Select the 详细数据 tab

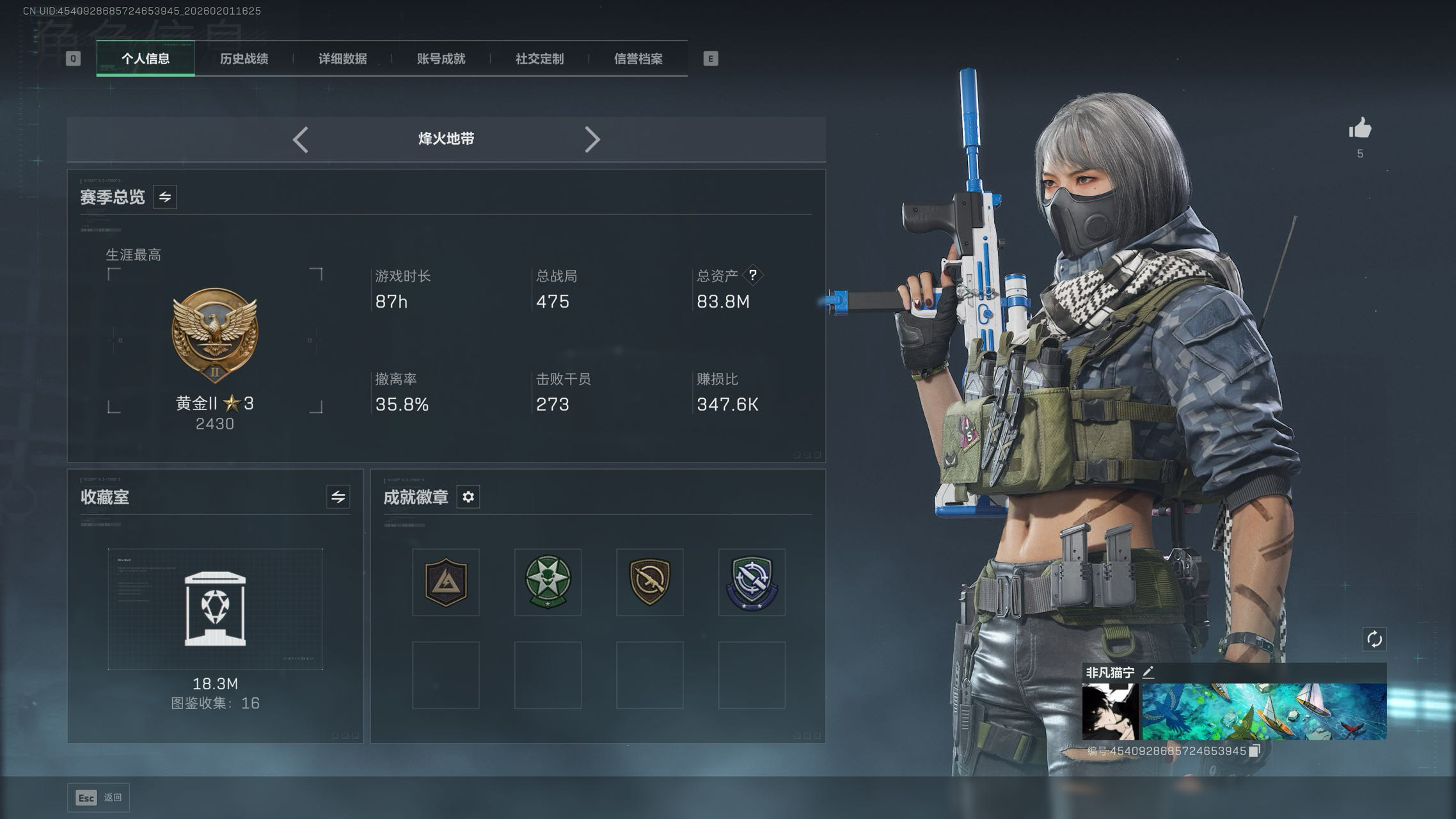342,59
